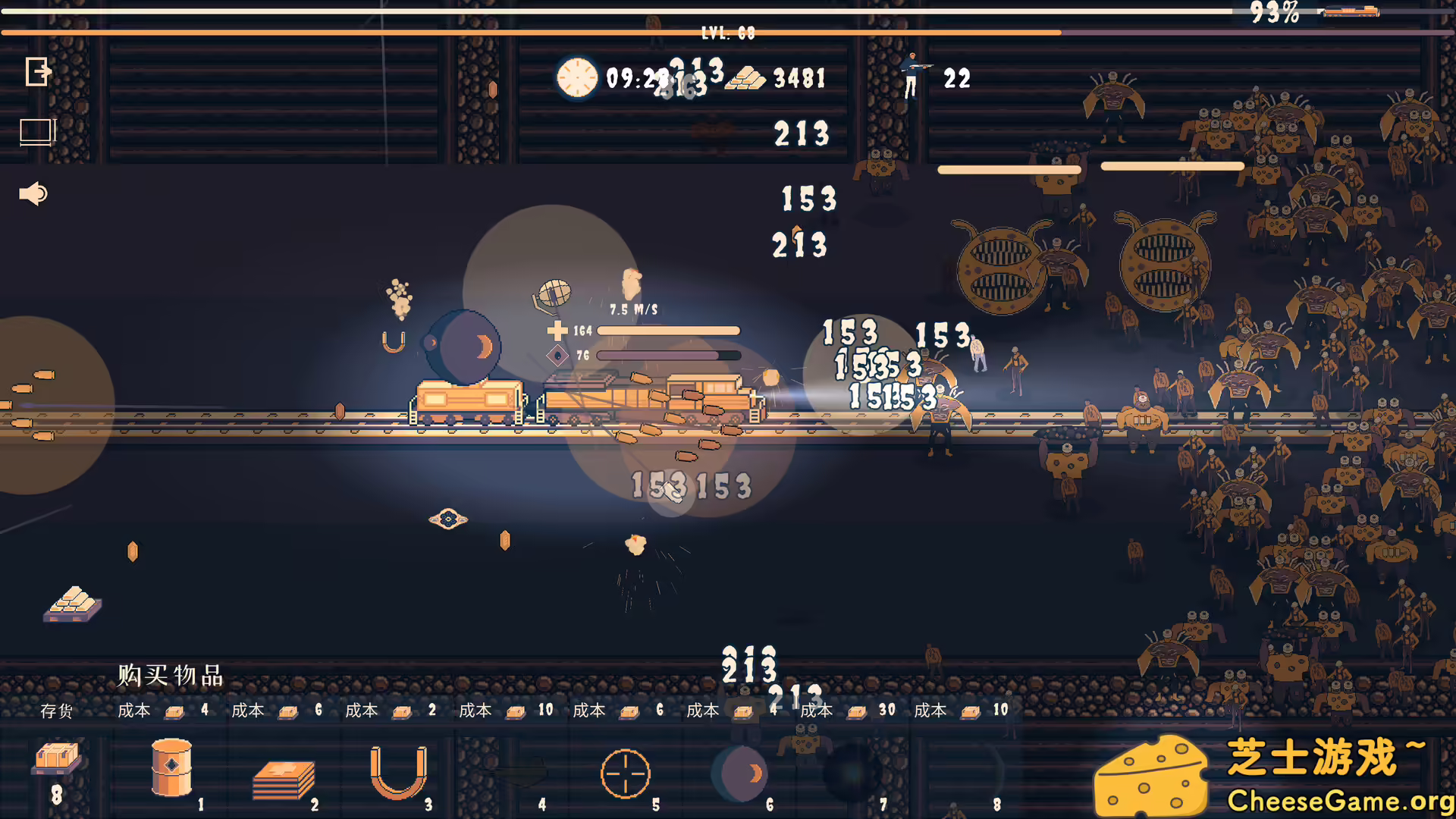Expand the 购买物品 shop panel
1456x819 pixels.
pyautogui.click(x=168, y=675)
